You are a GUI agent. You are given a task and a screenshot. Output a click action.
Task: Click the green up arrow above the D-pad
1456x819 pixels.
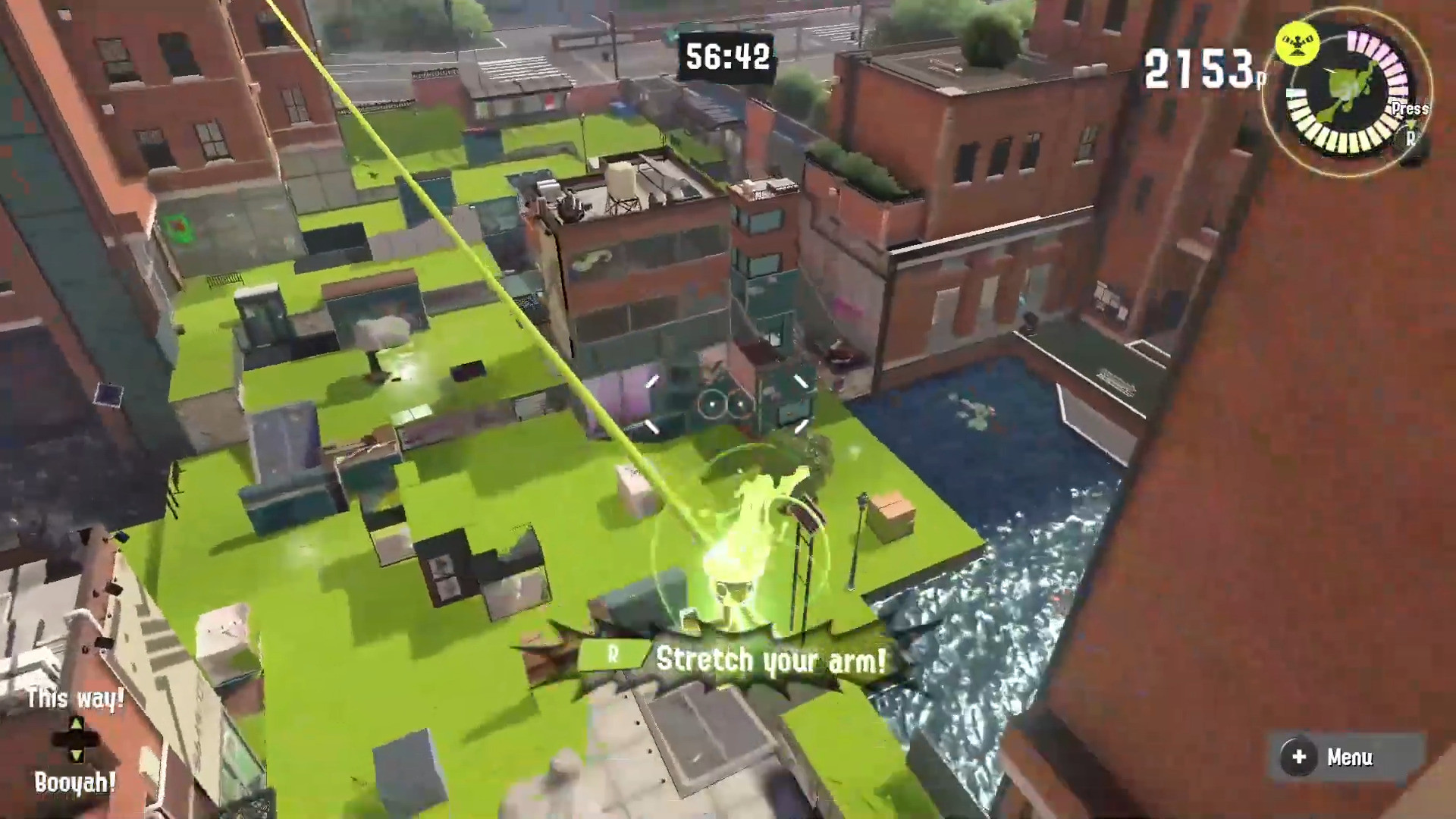click(76, 722)
